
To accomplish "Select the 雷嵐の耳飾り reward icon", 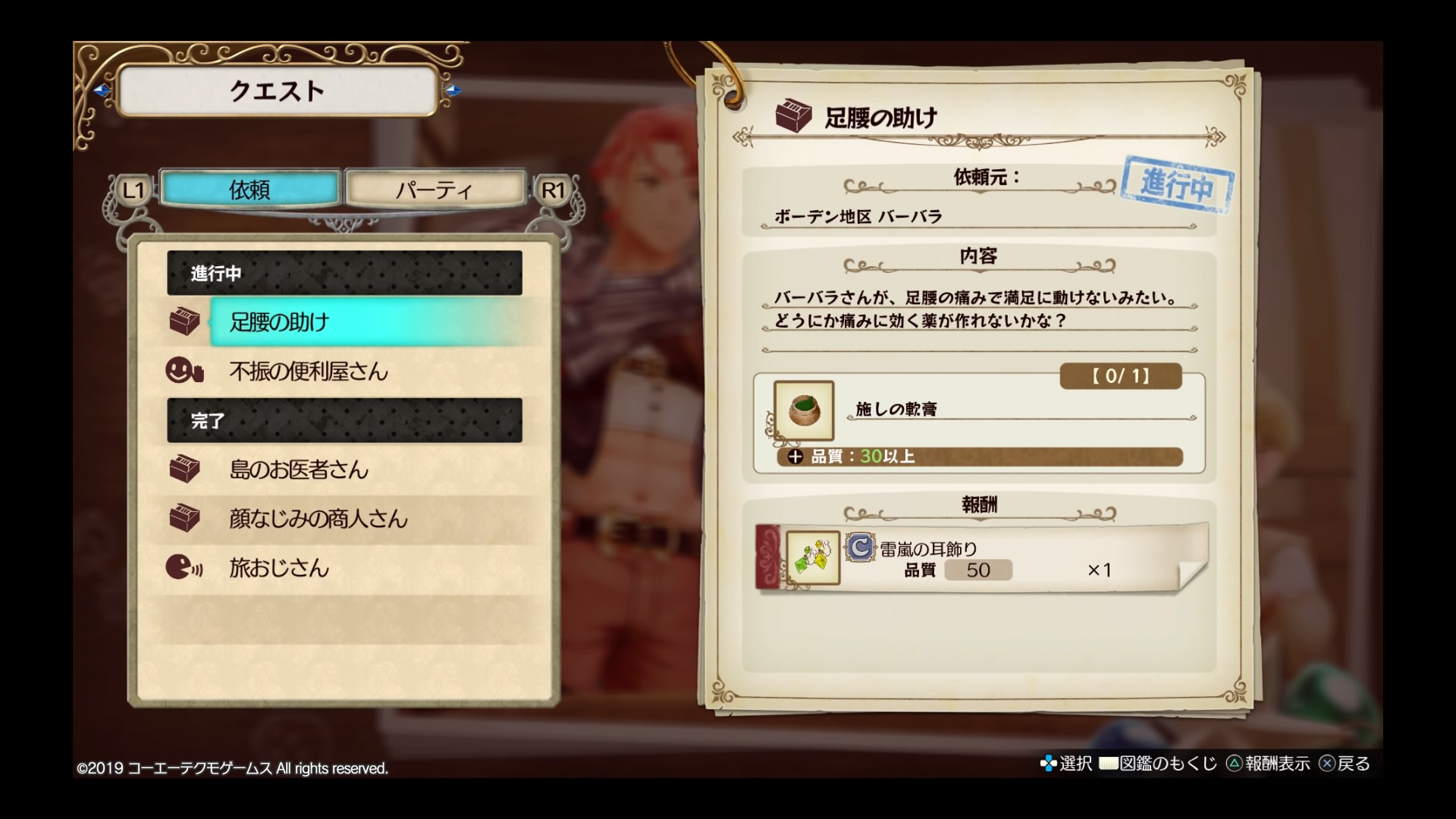I will tap(813, 558).
